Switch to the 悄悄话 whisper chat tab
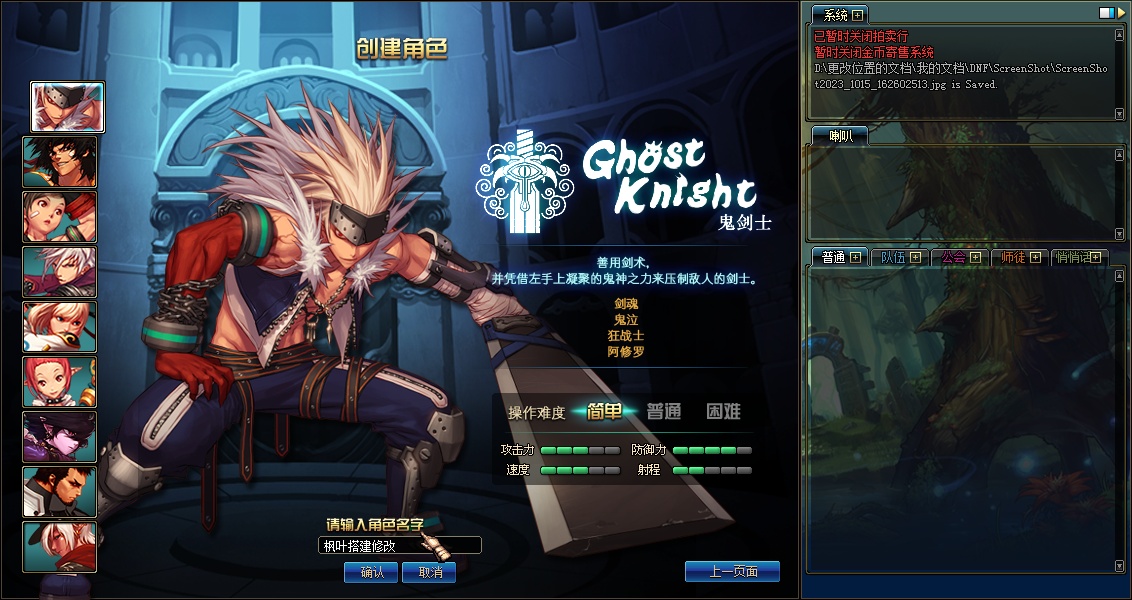The image size is (1132, 600). pos(1074,257)
